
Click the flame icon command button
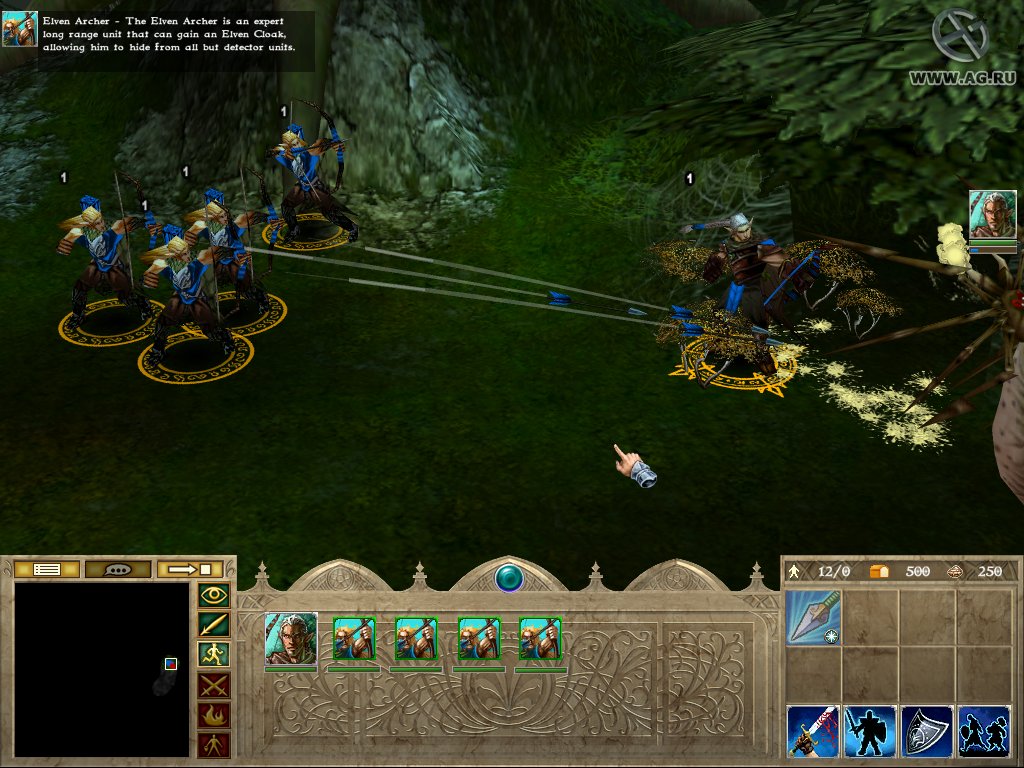215,715
